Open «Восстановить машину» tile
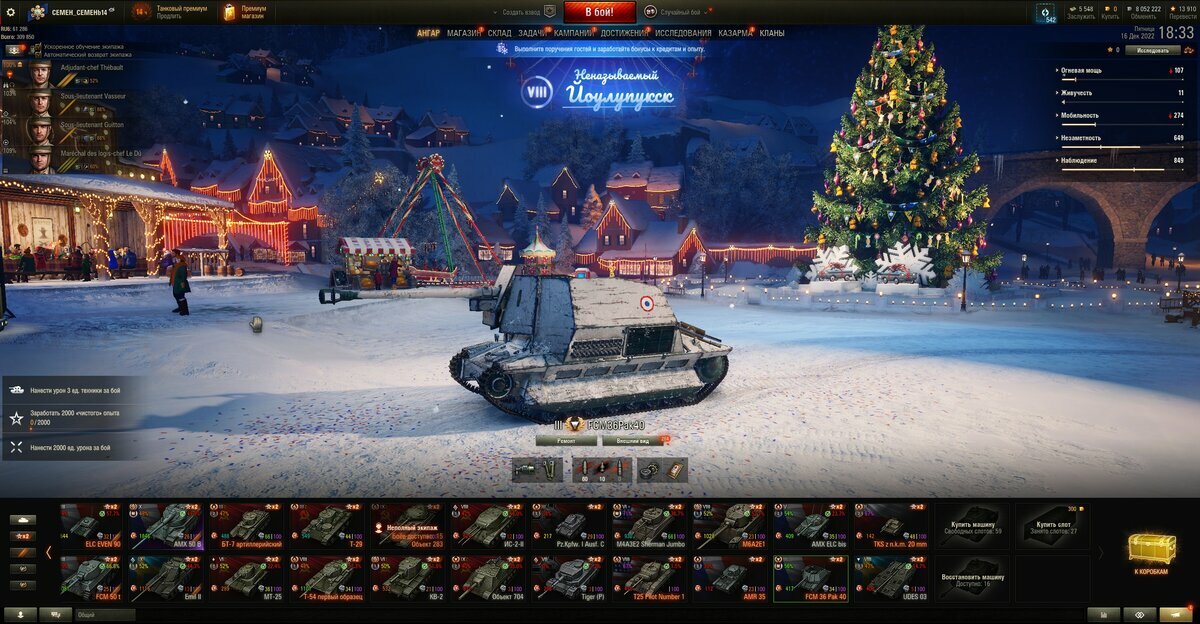1200x624 pixels. point(971,578)
